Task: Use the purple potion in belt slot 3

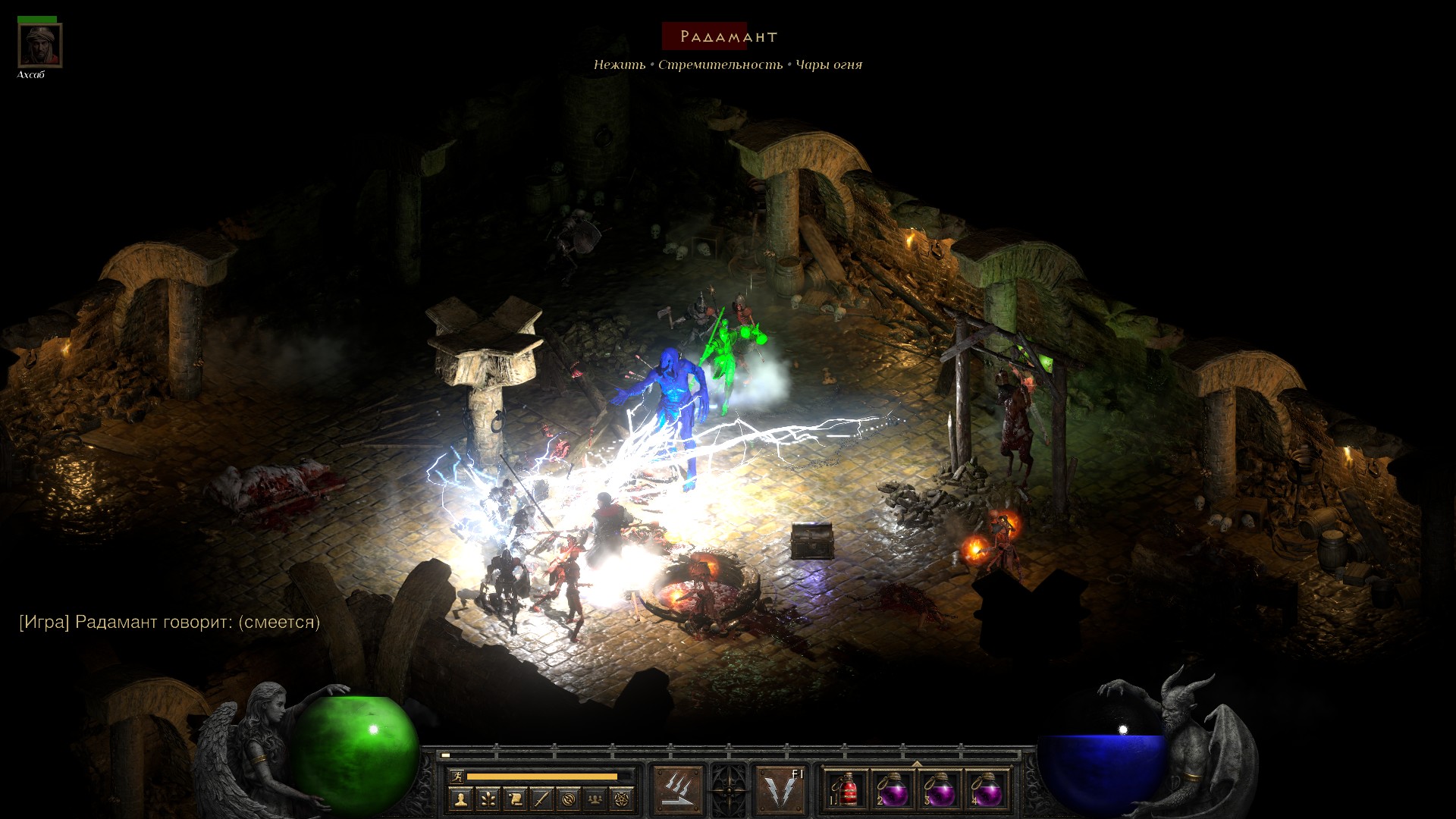Action: (940, 791)
